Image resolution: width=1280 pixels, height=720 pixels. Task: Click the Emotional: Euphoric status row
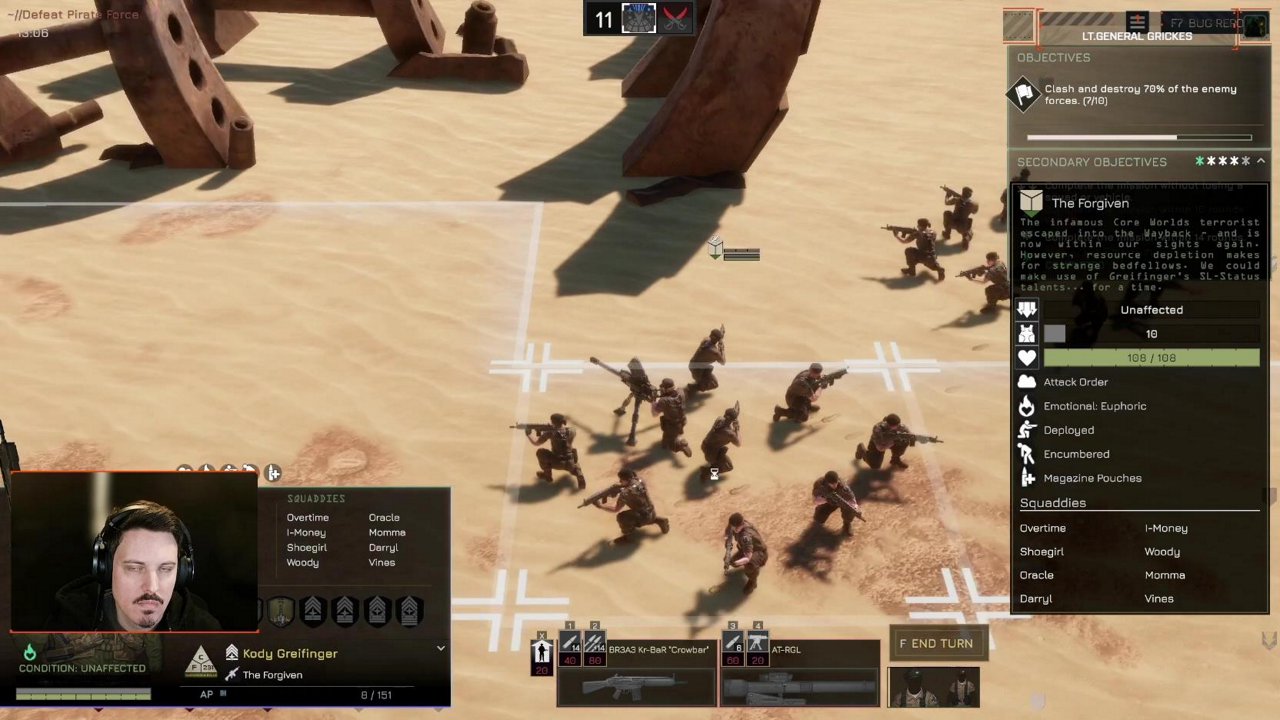point(1094,406)
